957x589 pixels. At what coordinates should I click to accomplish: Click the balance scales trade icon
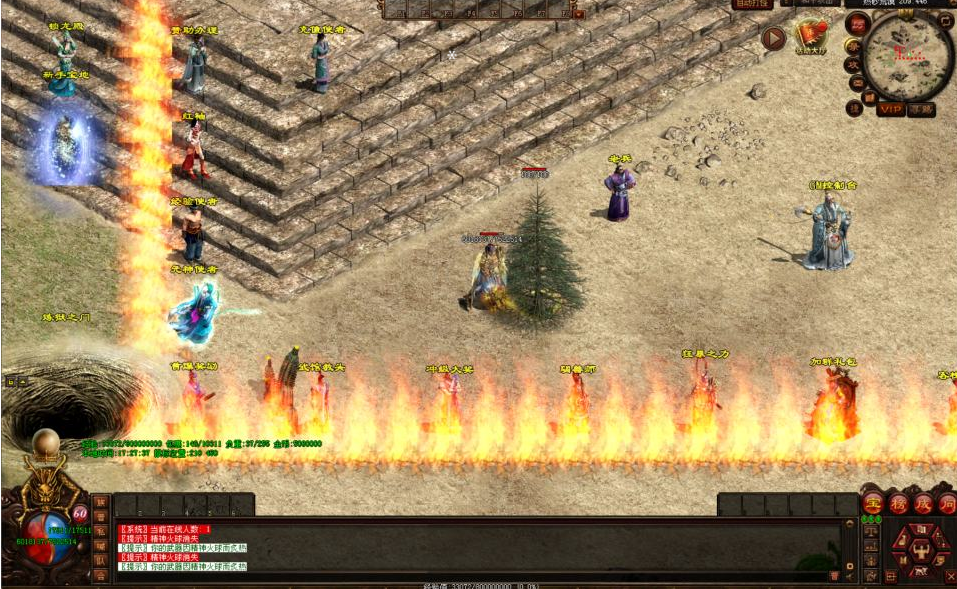871,533
